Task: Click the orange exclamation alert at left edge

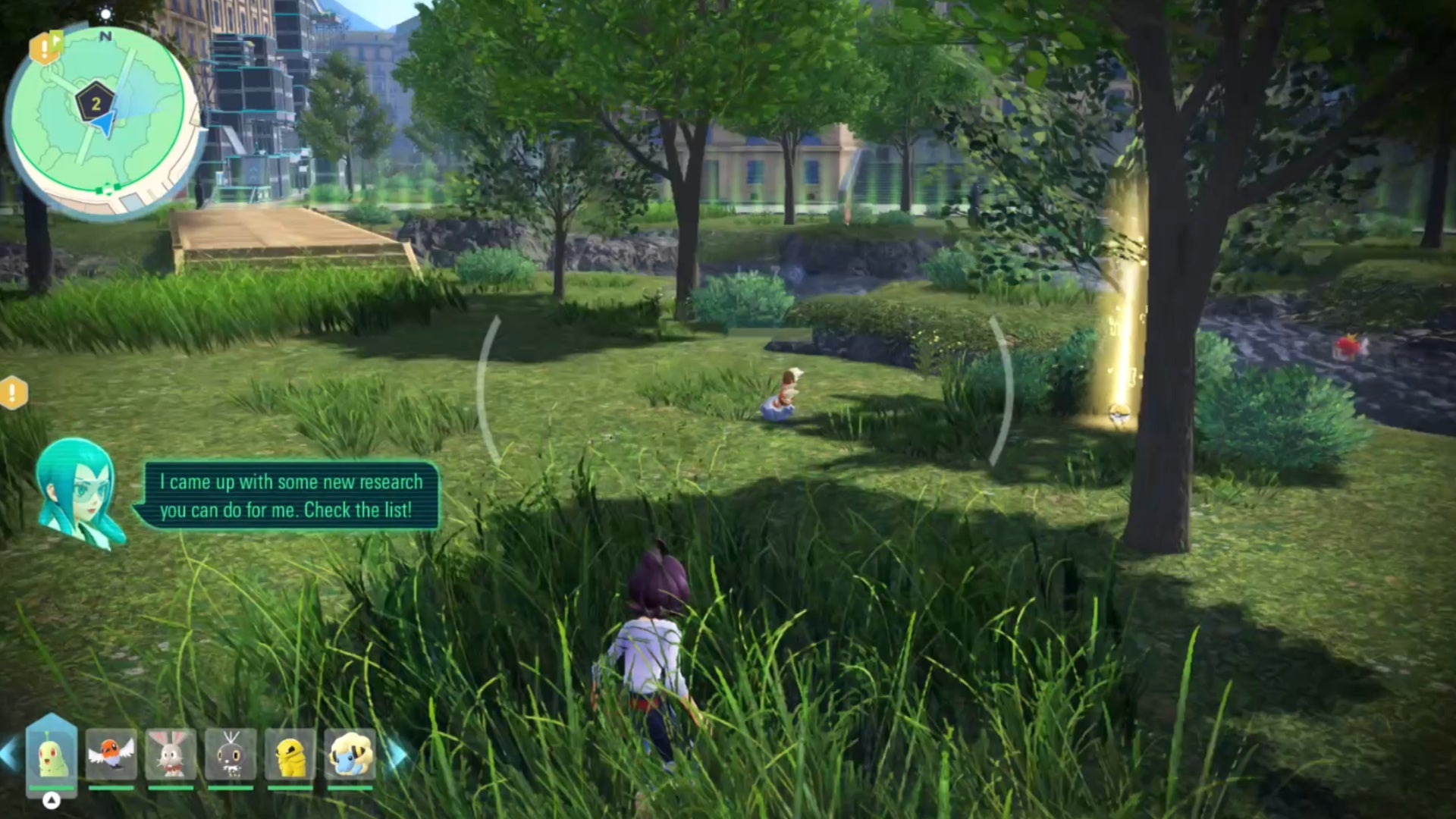Action: [12, 393]
